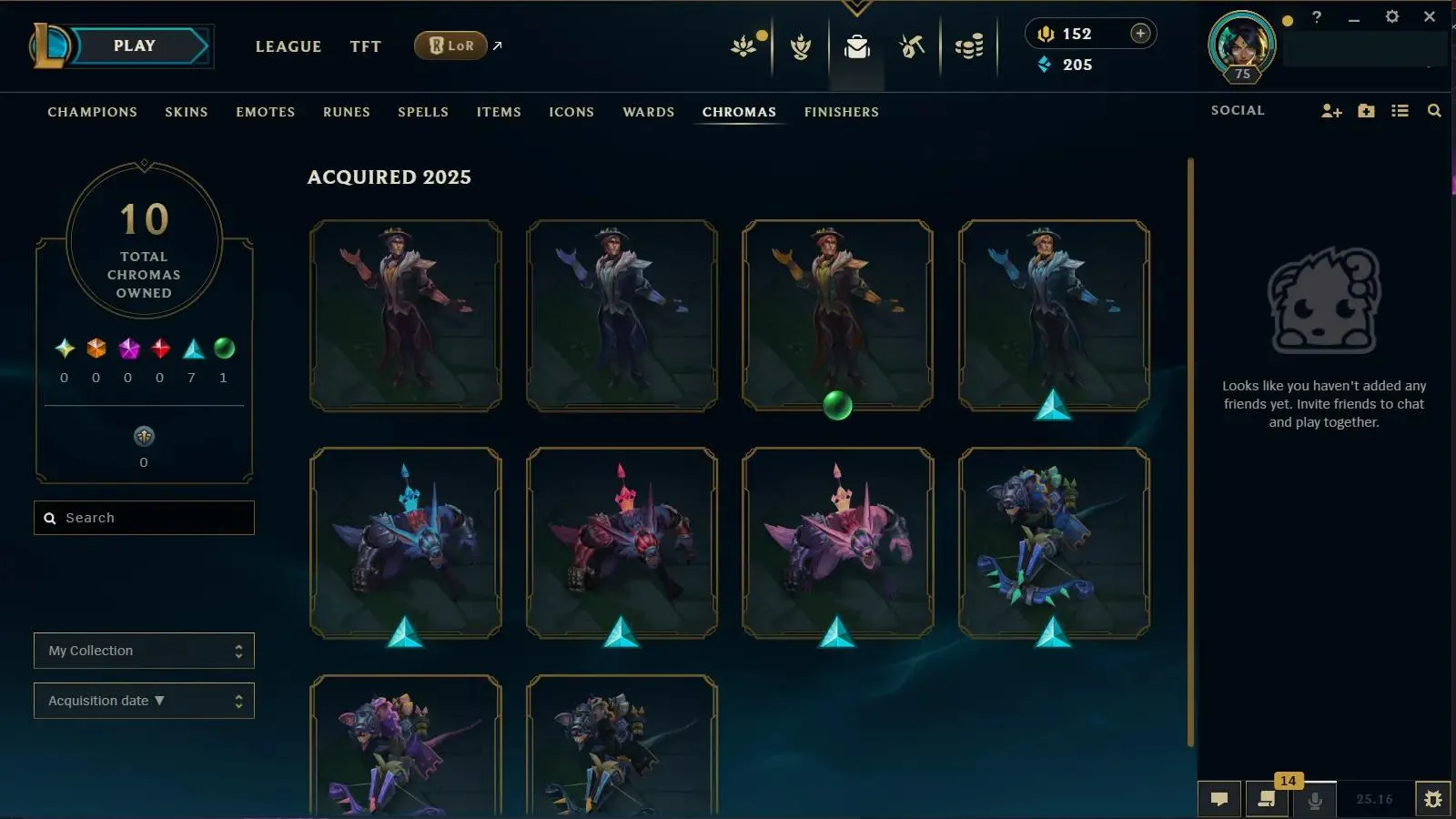This screenshot has width=1456, height=819.
Task: Switch to the FINISHERS tab
Action: tap(841, 112)
